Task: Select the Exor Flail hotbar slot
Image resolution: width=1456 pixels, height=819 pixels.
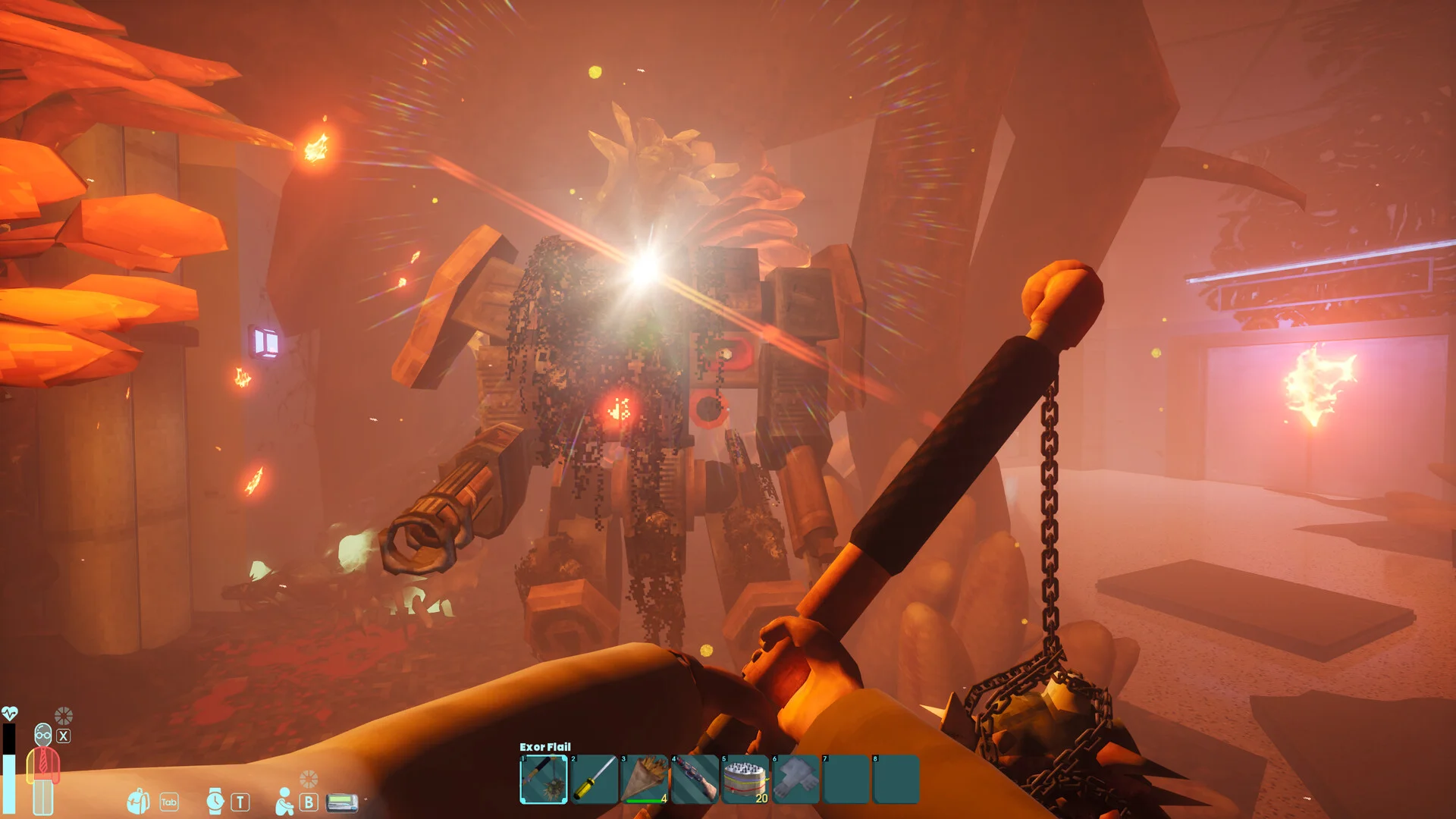Action: (x=544, y=779)
